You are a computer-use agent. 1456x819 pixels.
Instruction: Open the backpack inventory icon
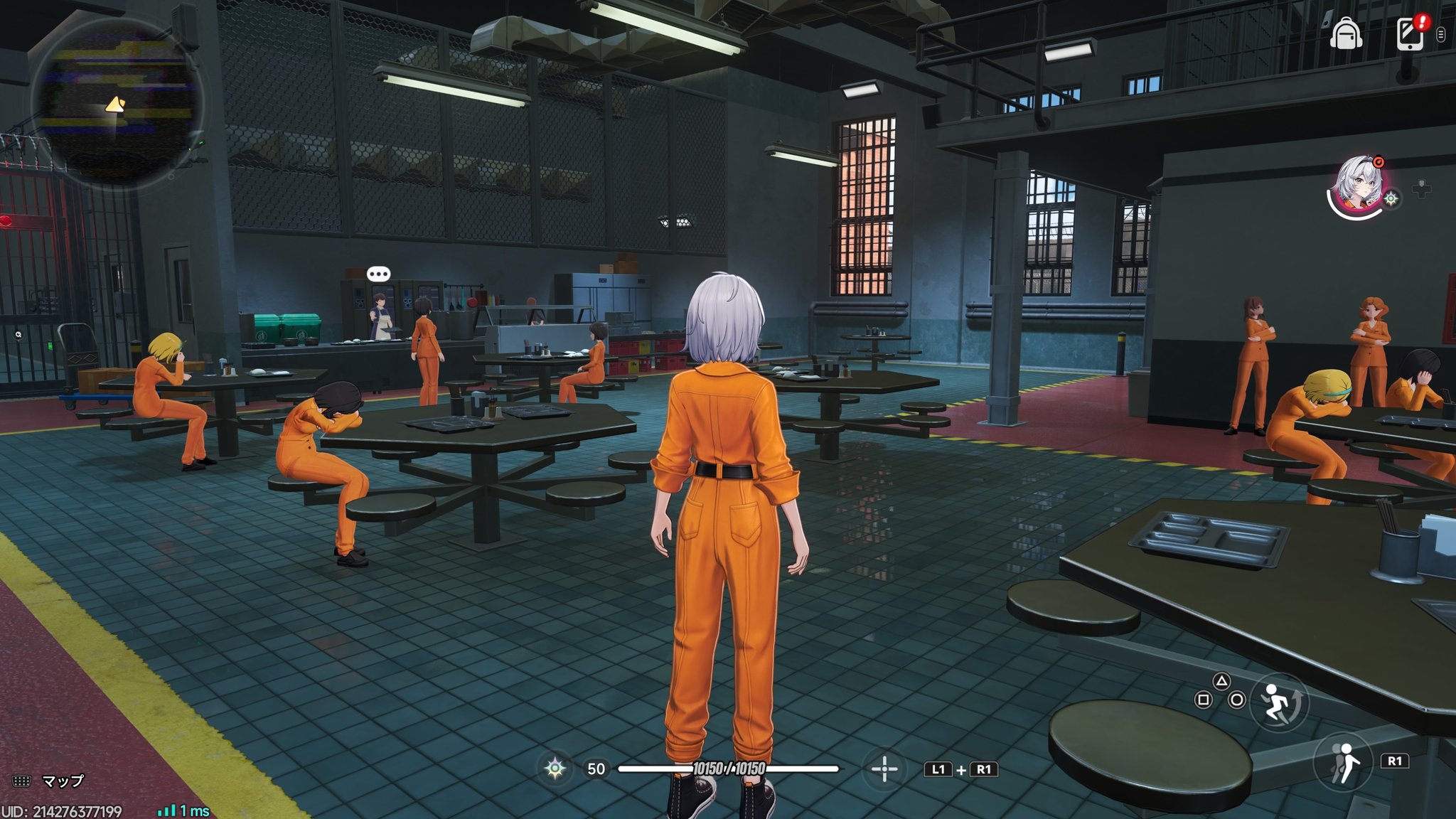click(1345, 33)
